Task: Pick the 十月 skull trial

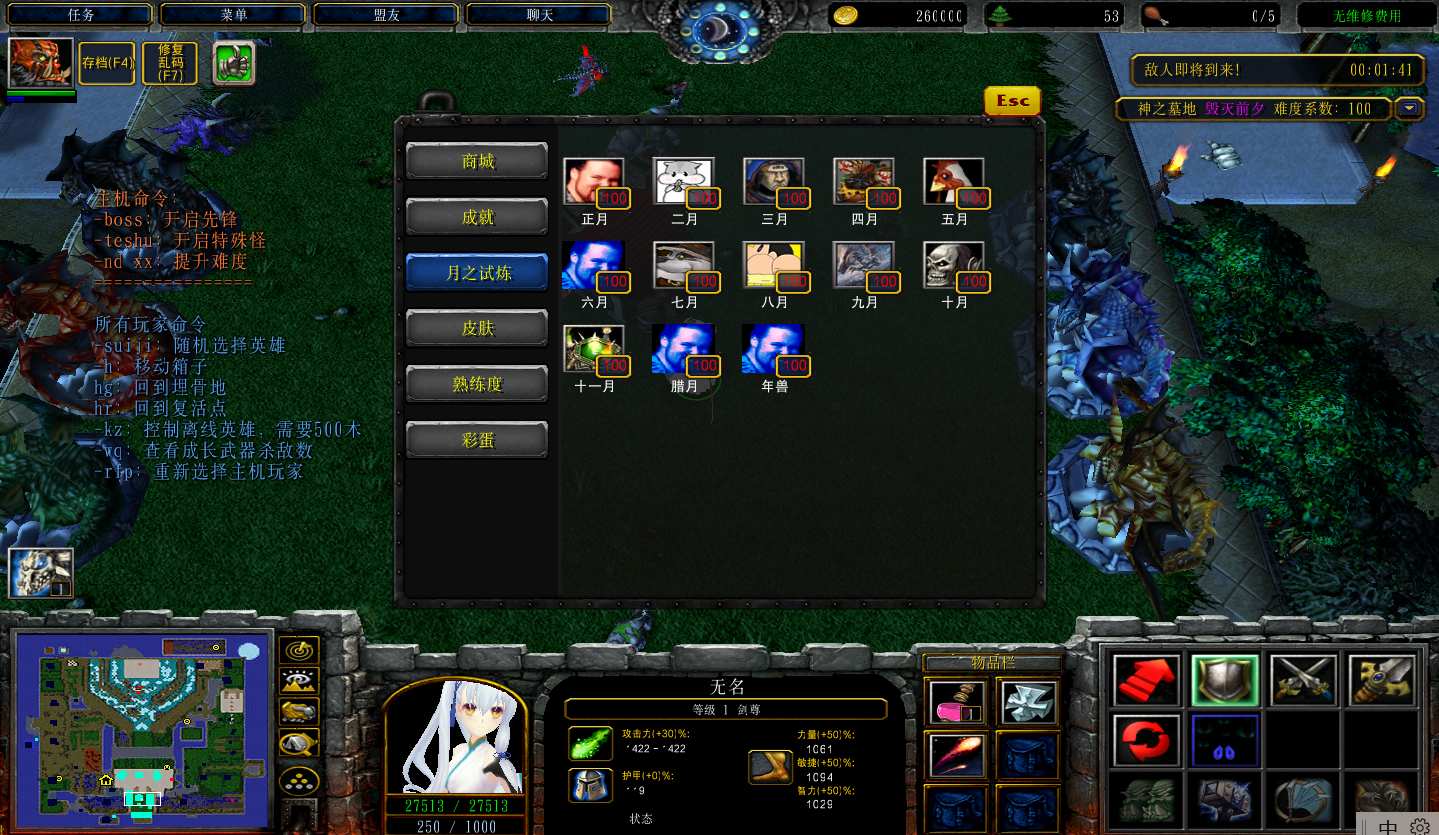Action: pyautogui.click(x=953, y=265)
